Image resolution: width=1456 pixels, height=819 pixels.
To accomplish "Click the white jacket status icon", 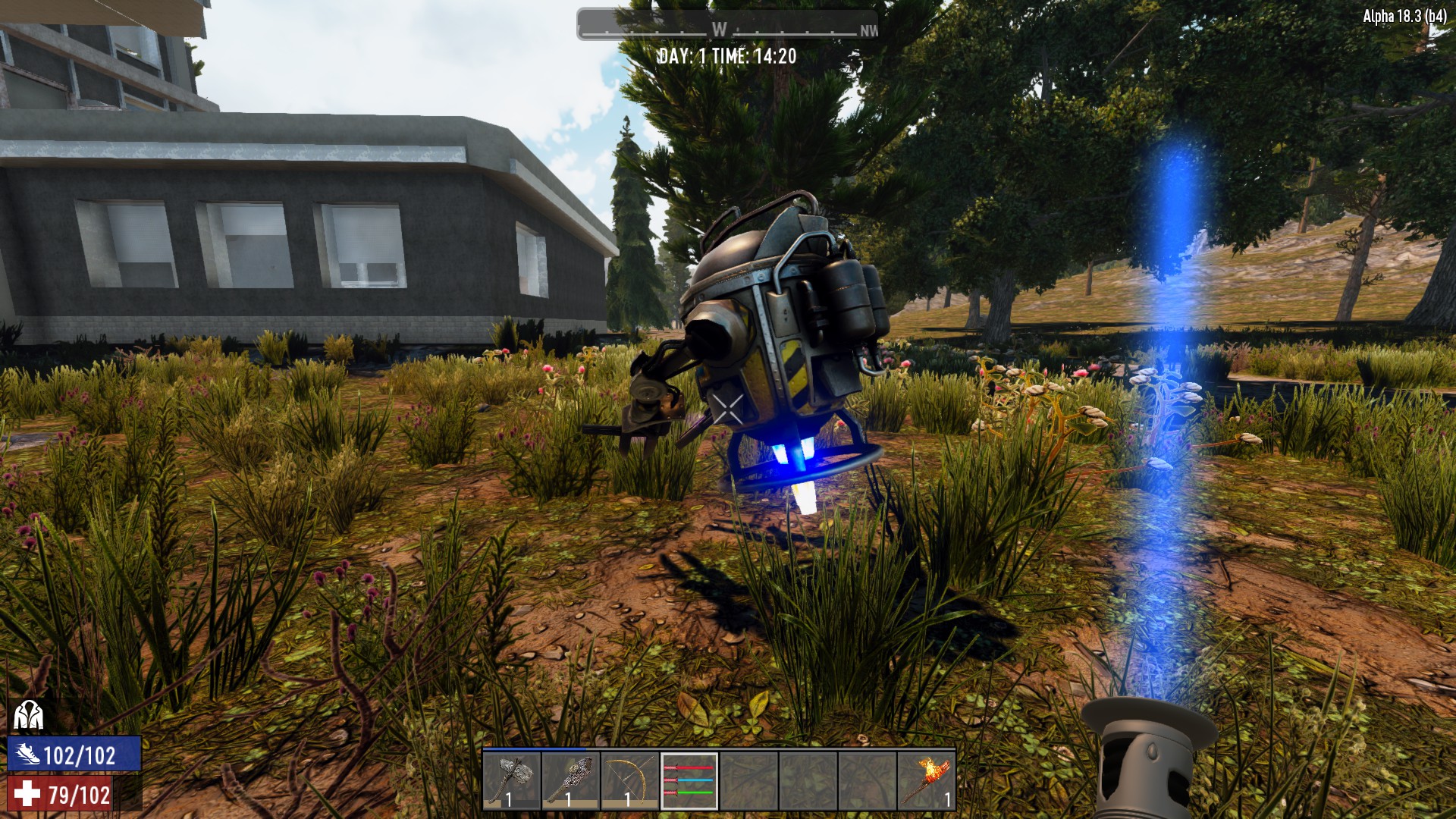I will coord(28,714).
